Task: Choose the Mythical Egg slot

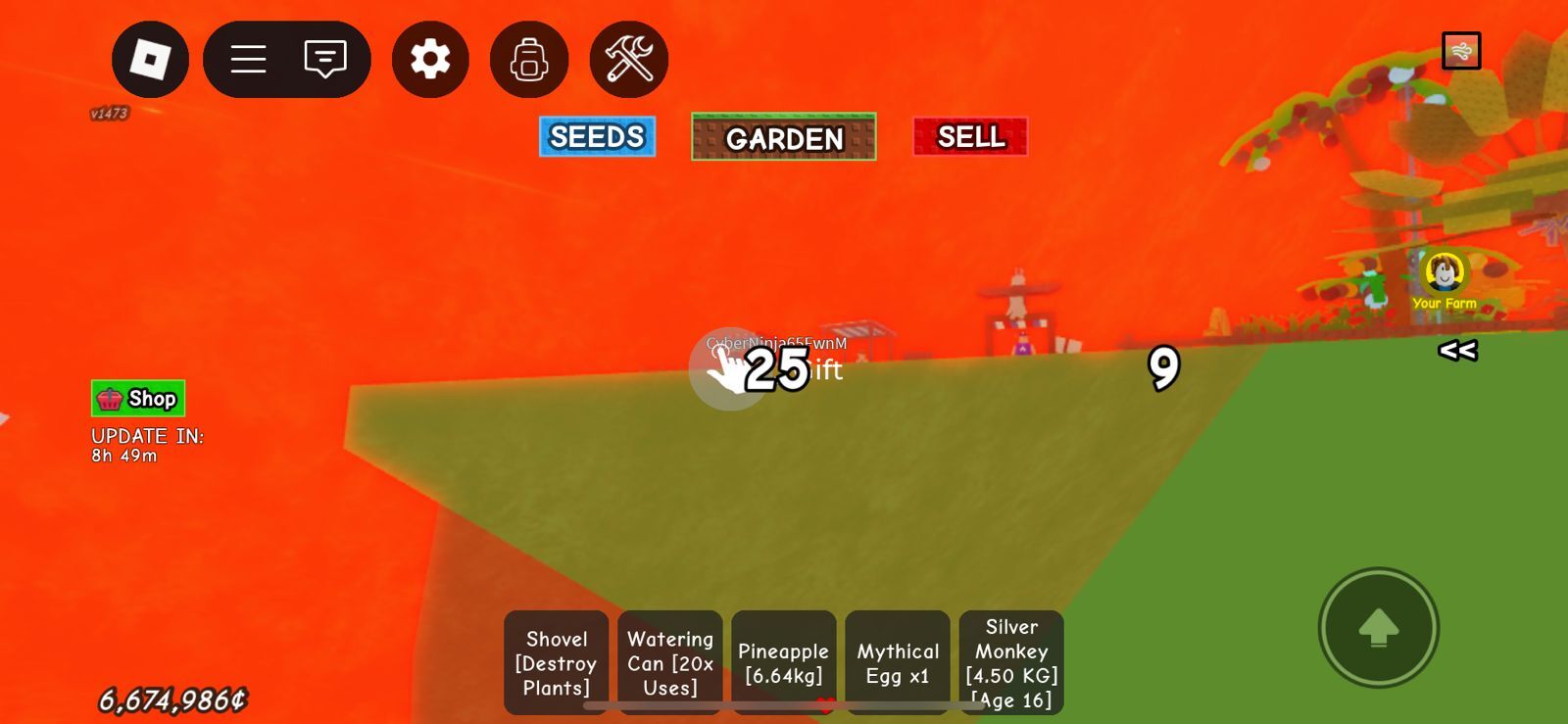Action: [x=898, y=663]
